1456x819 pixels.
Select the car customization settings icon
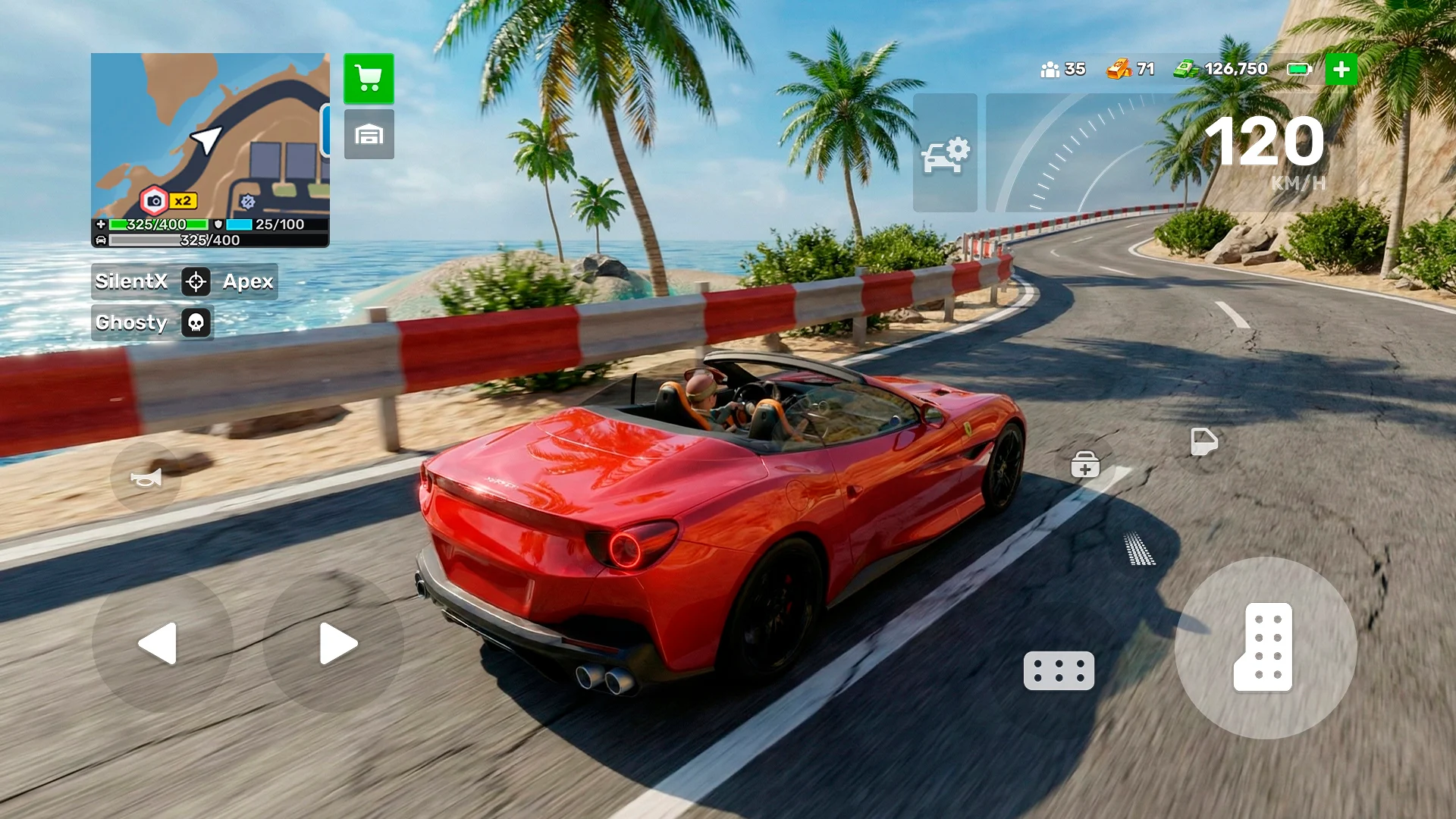[945, 153]
